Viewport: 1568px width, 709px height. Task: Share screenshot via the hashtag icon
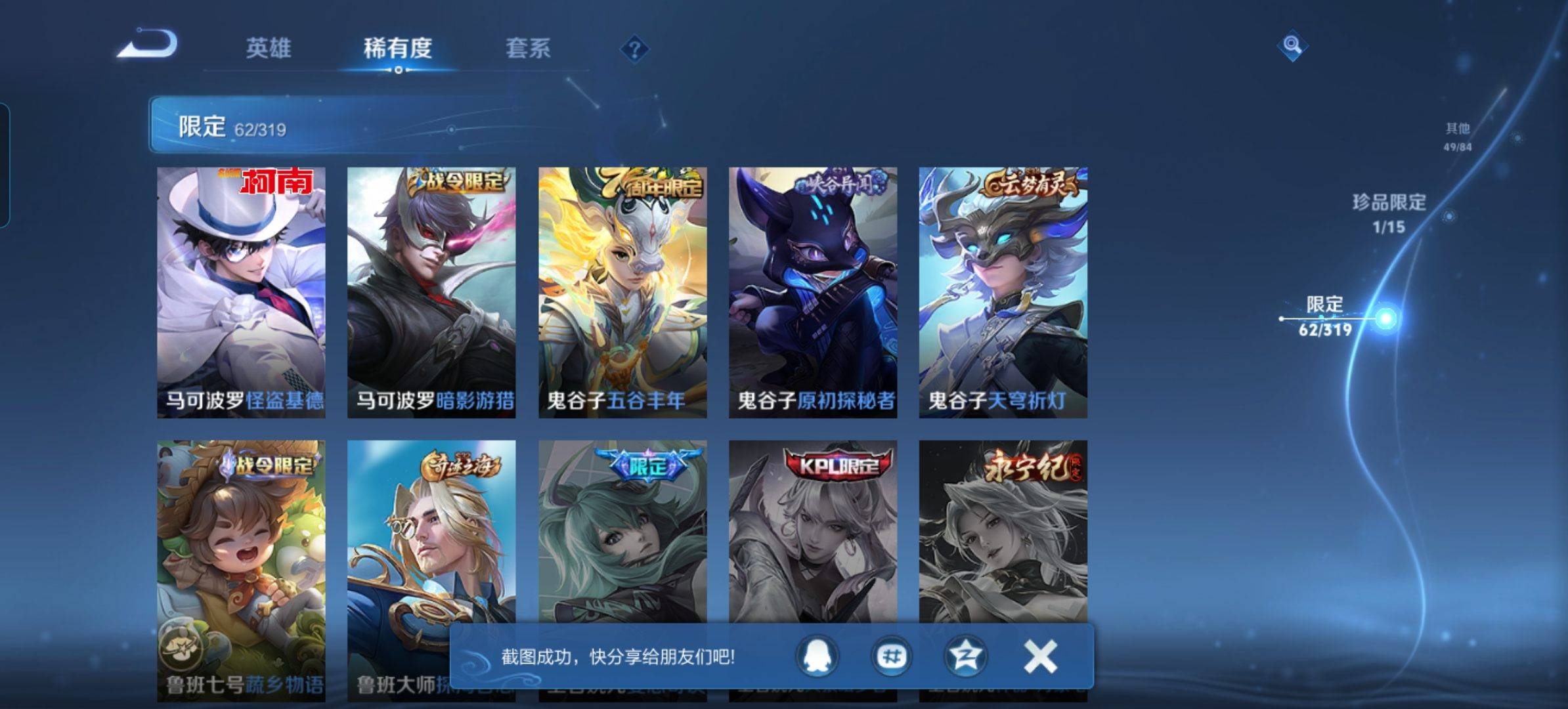click(892, 656)
